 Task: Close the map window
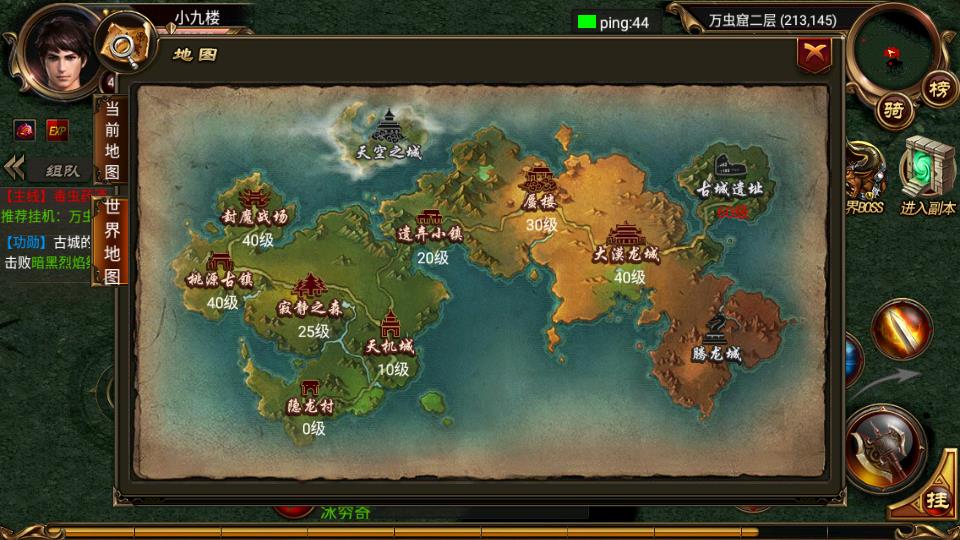pos(815,54)
